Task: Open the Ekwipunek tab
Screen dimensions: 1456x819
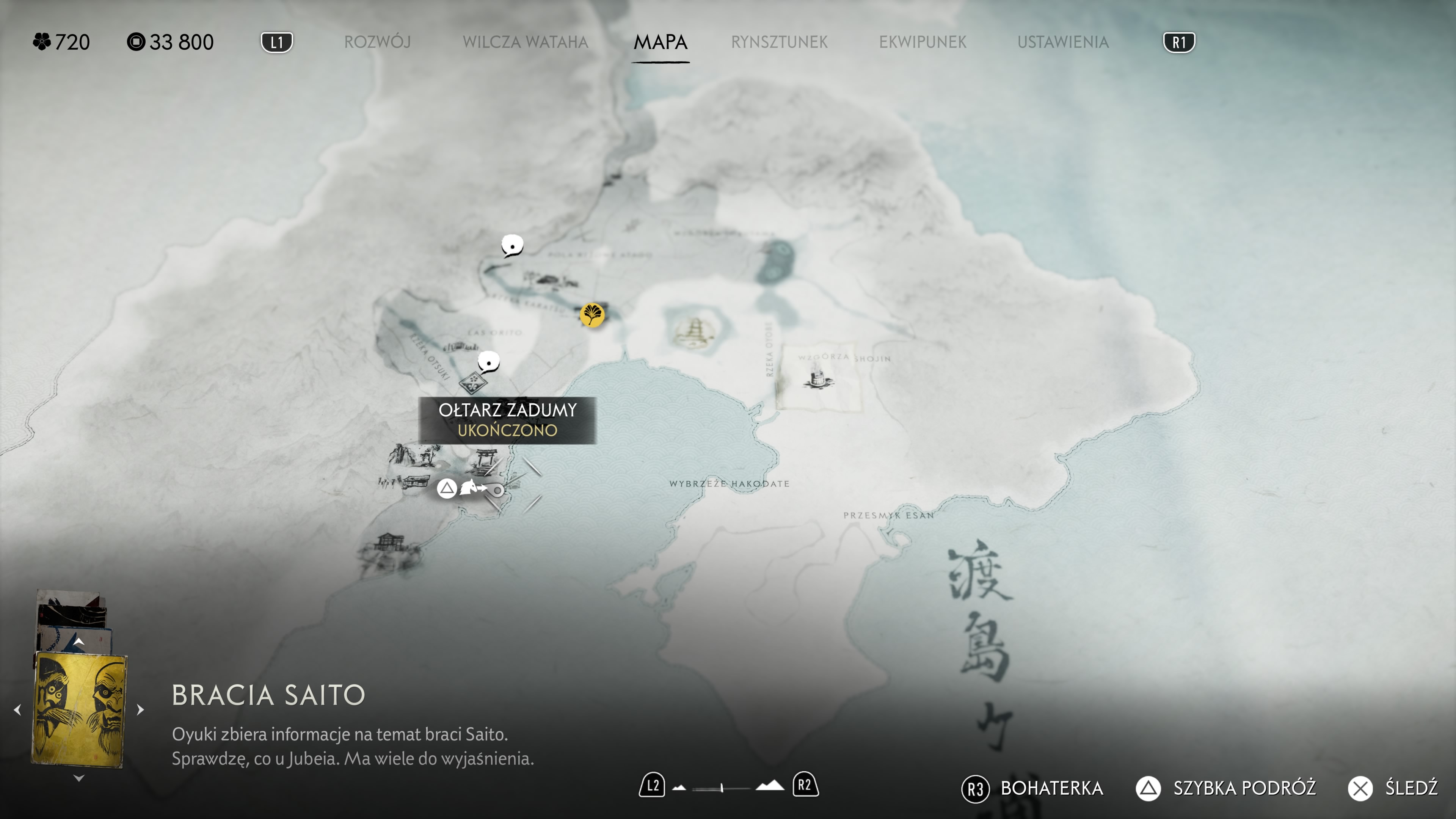Action: (923, 42)
